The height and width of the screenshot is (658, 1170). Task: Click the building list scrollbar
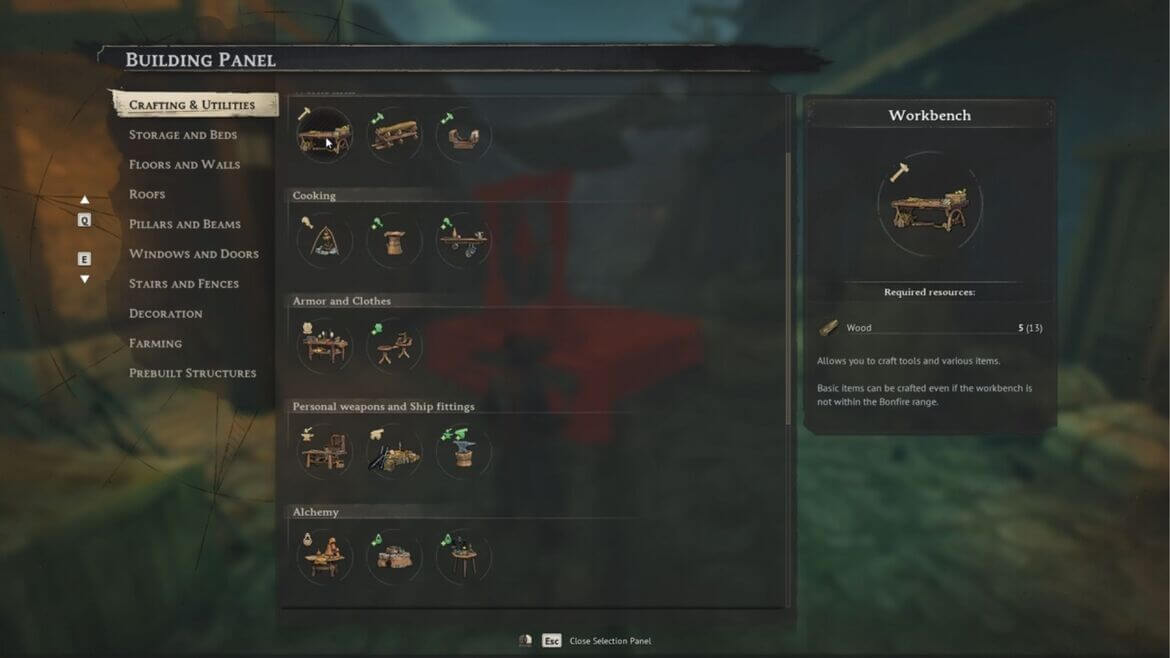coord(789,290)
